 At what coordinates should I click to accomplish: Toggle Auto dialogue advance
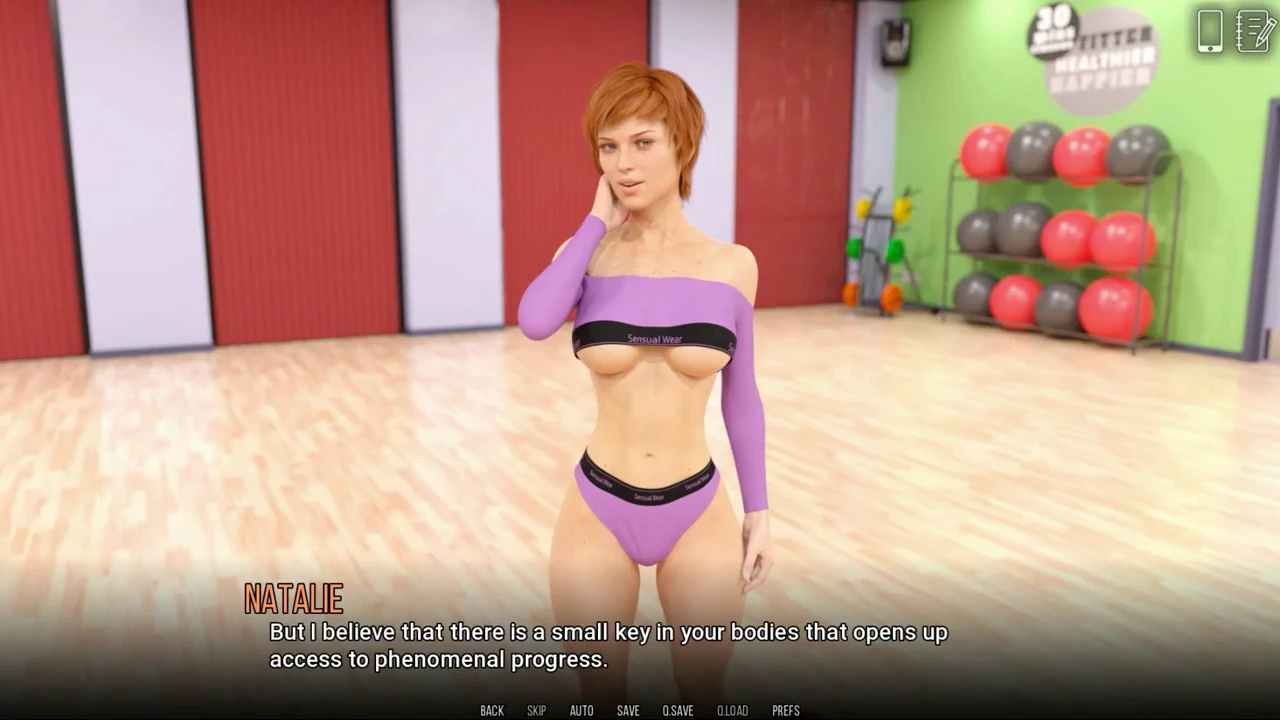(581, 711)
